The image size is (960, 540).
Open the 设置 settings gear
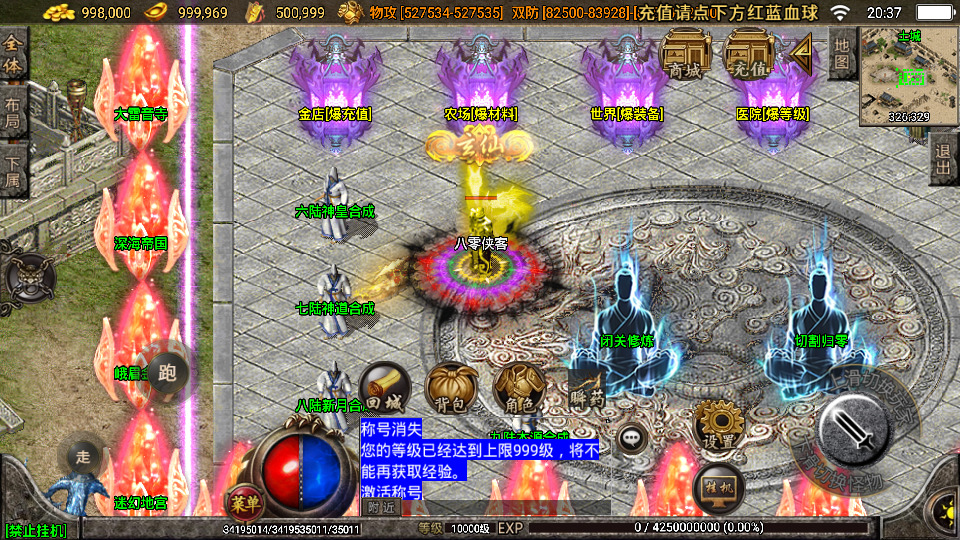pyautogui.click(x=718, y=426)
